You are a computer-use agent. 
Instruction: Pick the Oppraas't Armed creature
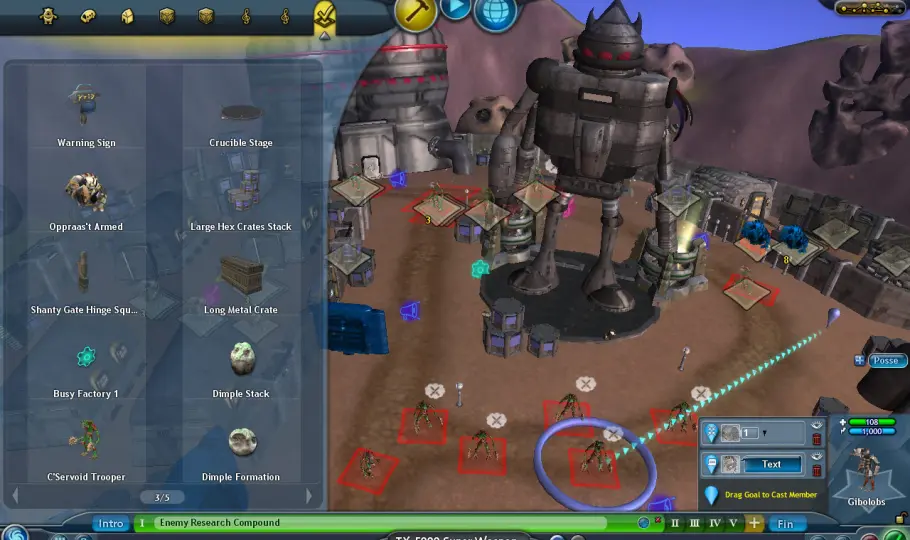(x=86, y=192)
